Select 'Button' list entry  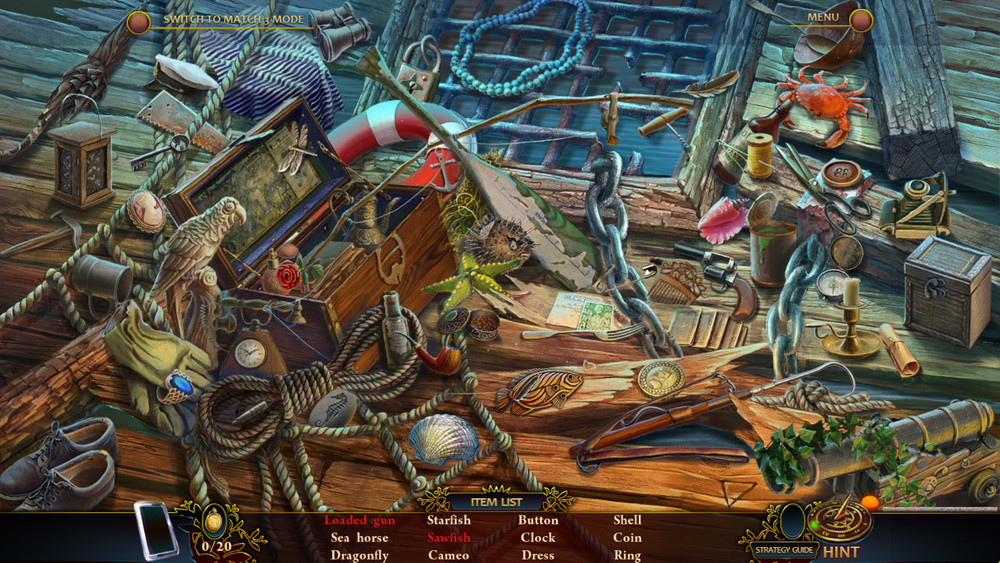tap(538, 520)
